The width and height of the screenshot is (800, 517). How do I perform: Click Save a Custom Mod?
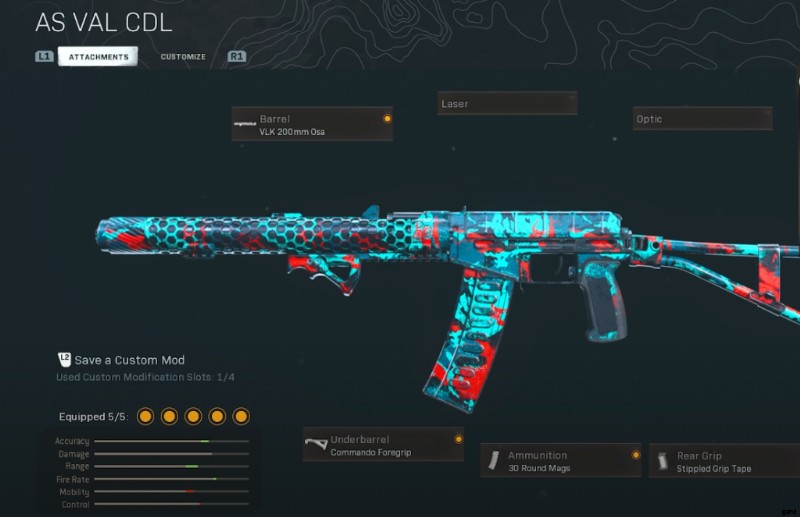coord(129,360)
